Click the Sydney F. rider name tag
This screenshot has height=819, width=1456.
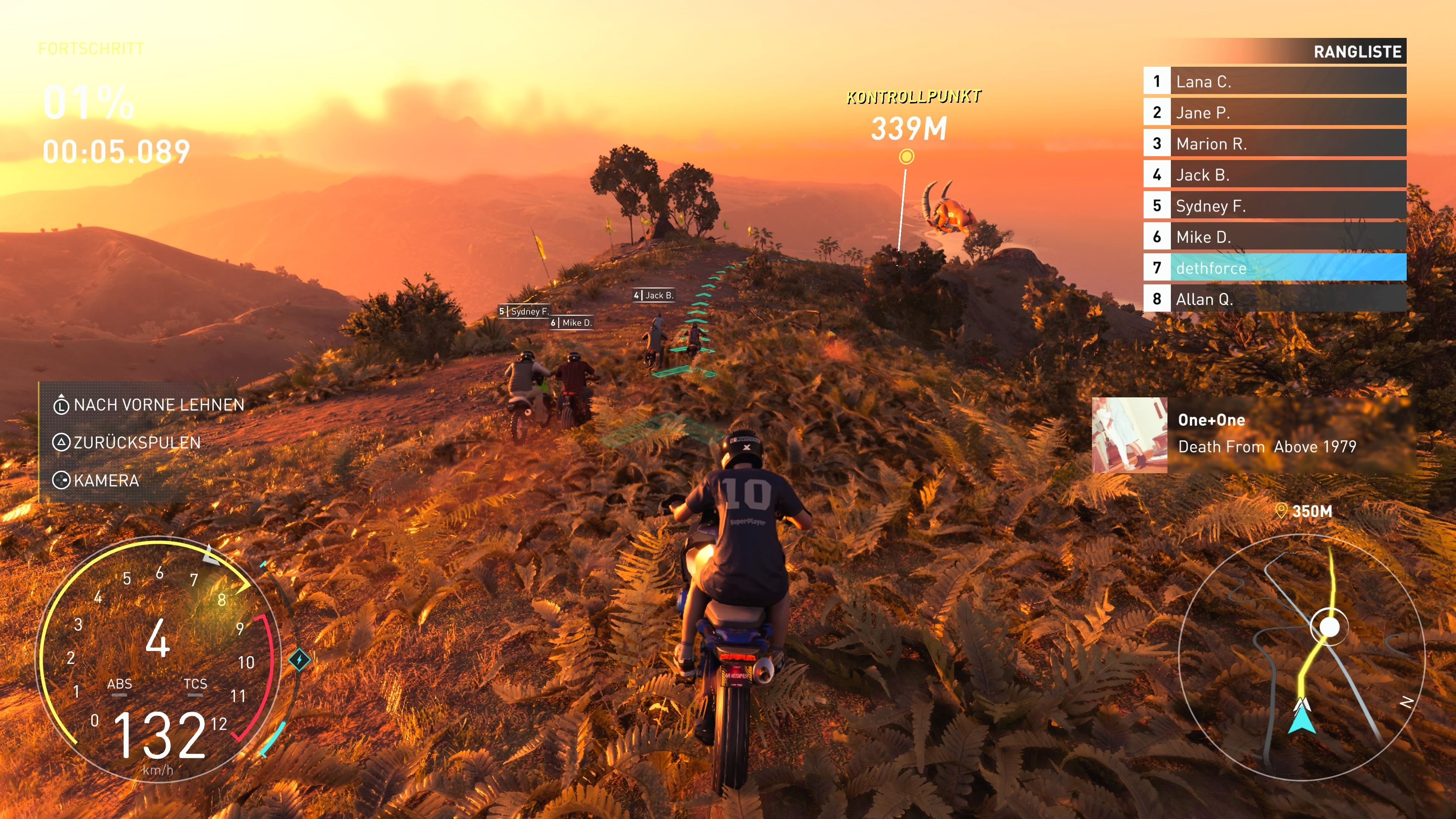point(524,311)
